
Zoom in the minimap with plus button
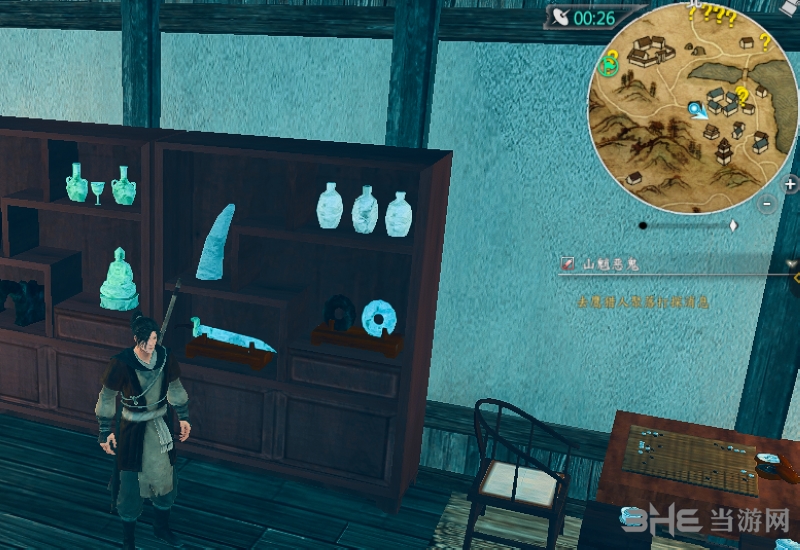pos(790,184)
